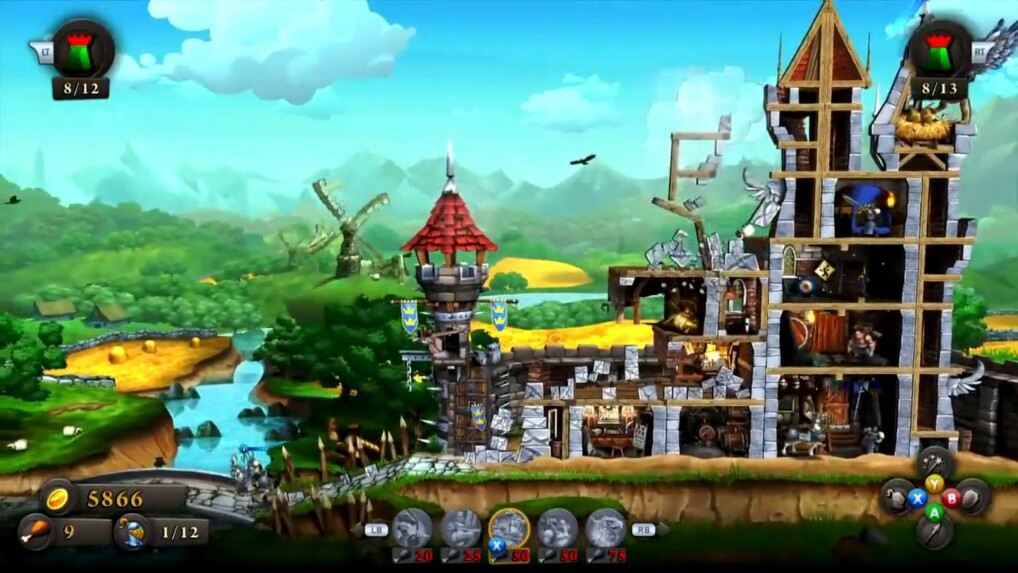Select the stone with curled fuse icon
The image size is (1018, 573).
896,497
